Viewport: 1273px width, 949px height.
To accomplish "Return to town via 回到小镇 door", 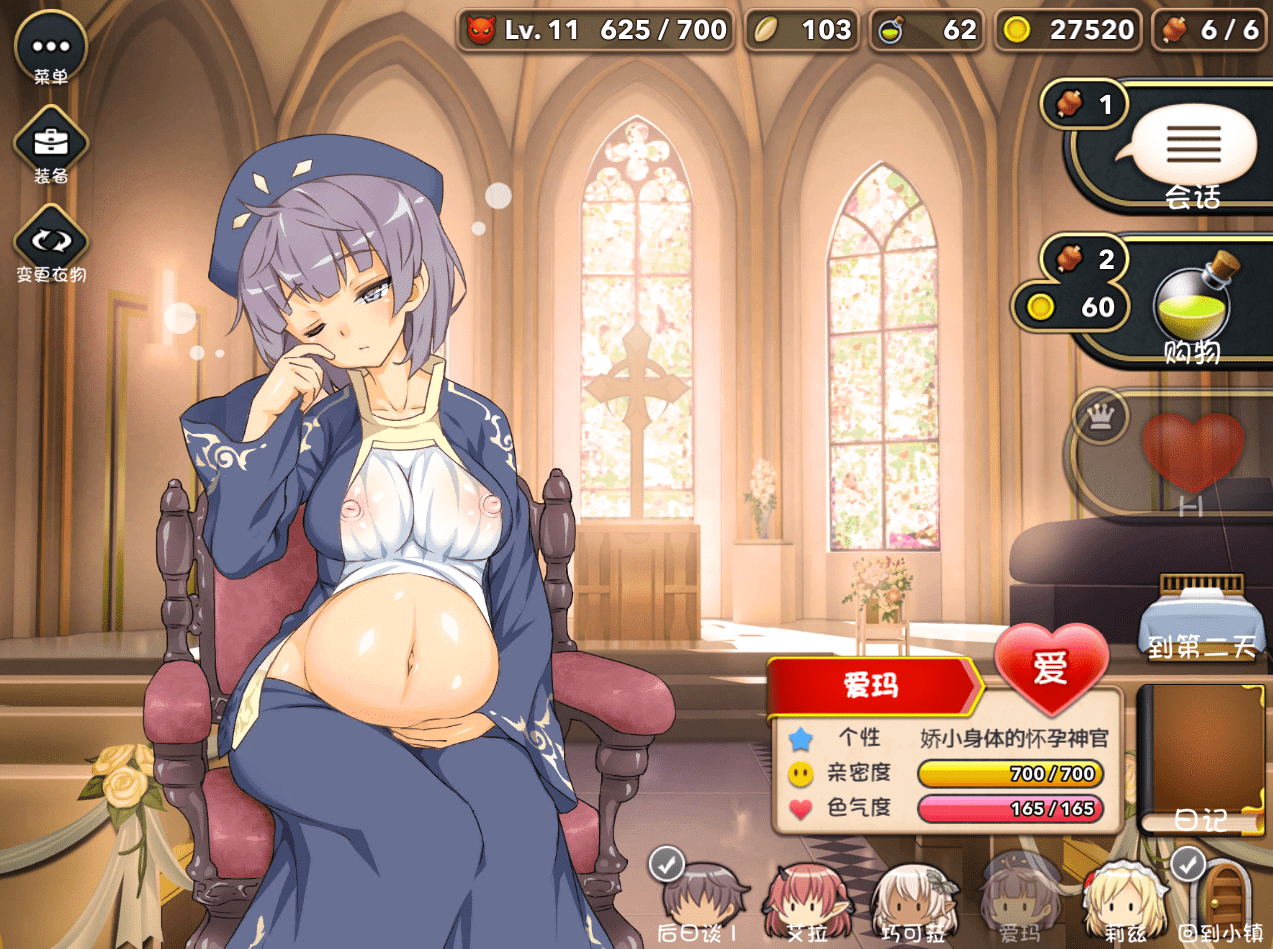I will point(1221,895).
